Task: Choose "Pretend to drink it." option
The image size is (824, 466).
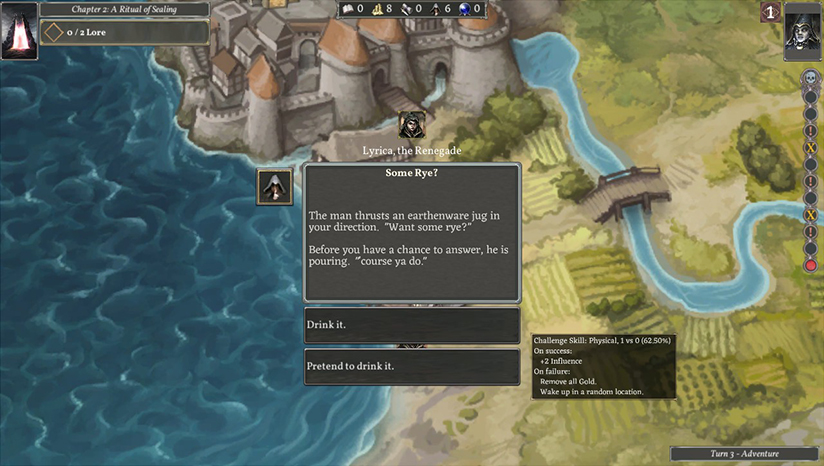Action: click(x=411, y=366)
